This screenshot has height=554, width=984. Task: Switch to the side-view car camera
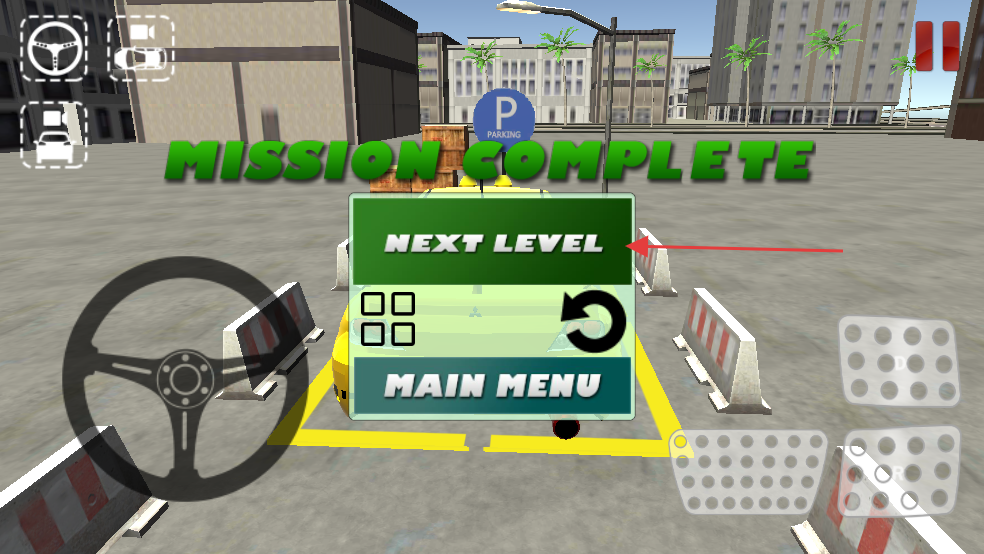tap(141, 48)
